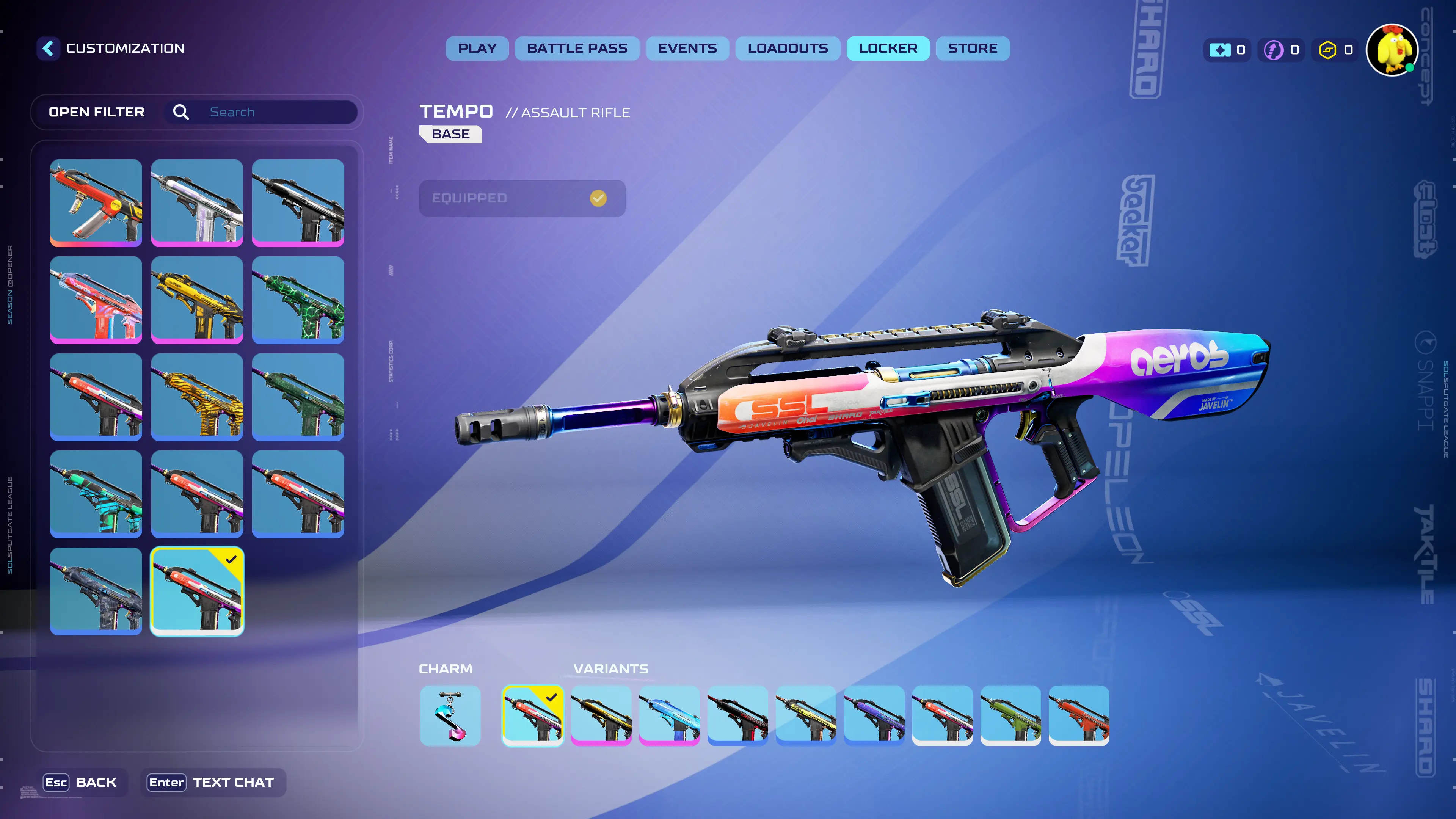Pick the gold tiger-stripe weapon skin
Viewport: 1456px width, 819px height.
(197, 397)
